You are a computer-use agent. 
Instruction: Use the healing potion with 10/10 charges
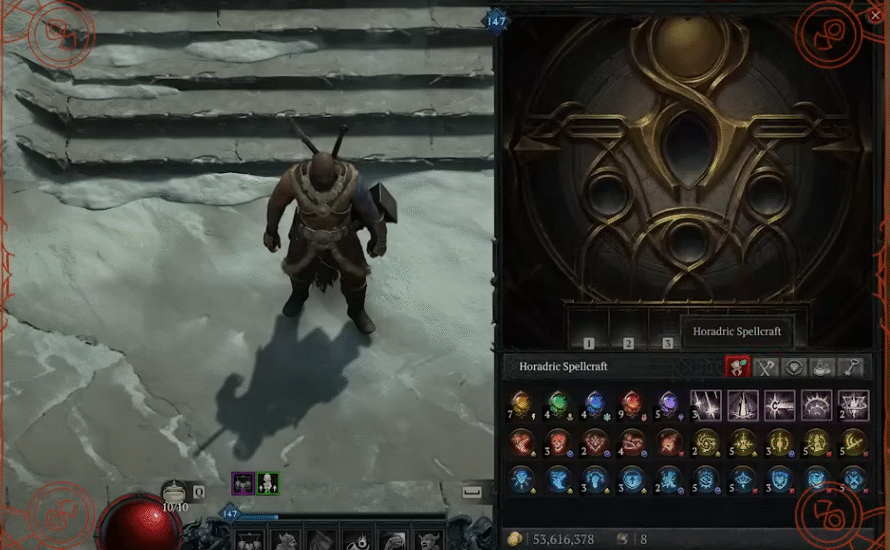click(175, 491)
